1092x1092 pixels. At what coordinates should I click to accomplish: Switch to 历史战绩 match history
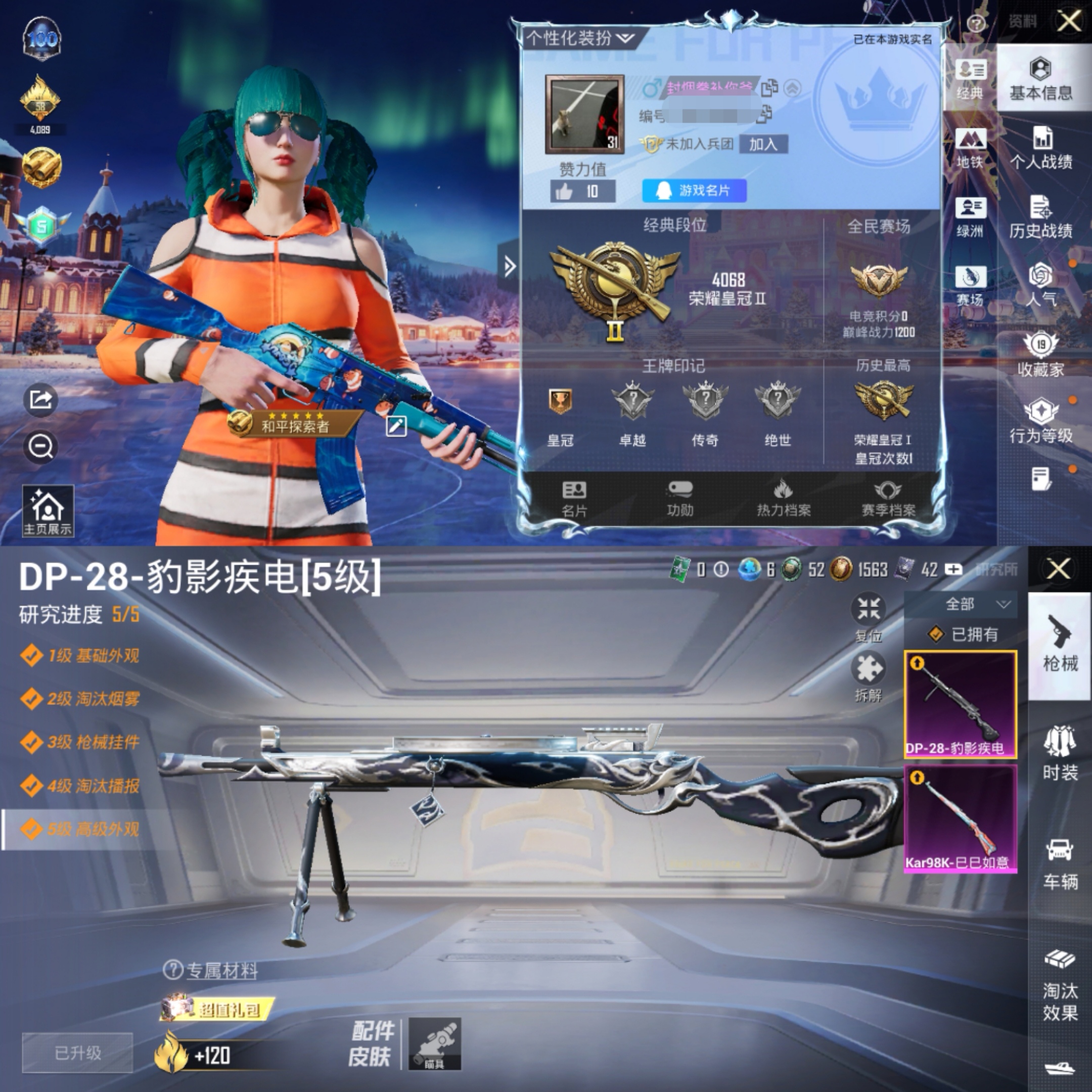tap(1040, 217)
